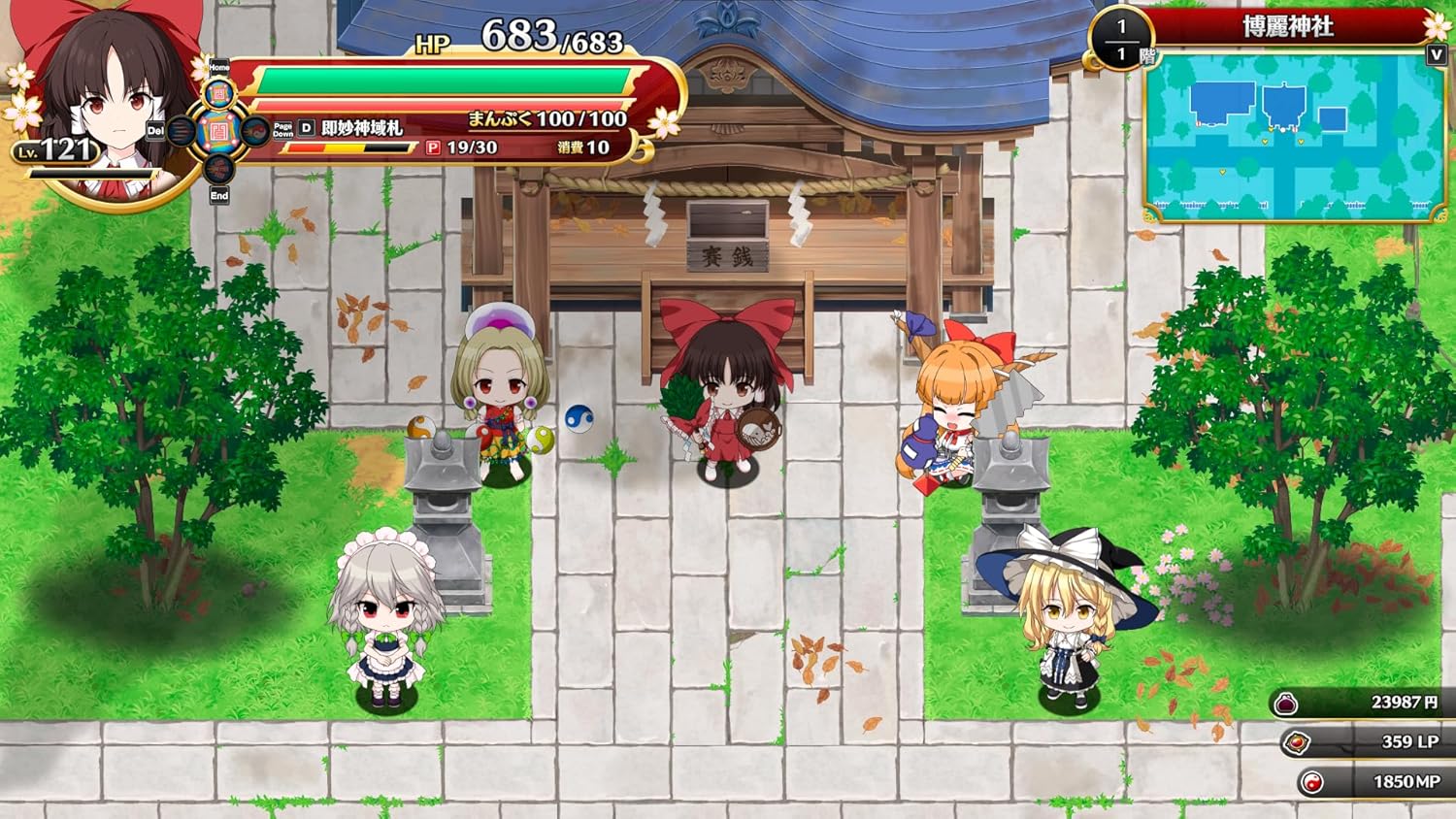
Task: Click a yellow marker on the minimap
Action: click(1265, 142)
